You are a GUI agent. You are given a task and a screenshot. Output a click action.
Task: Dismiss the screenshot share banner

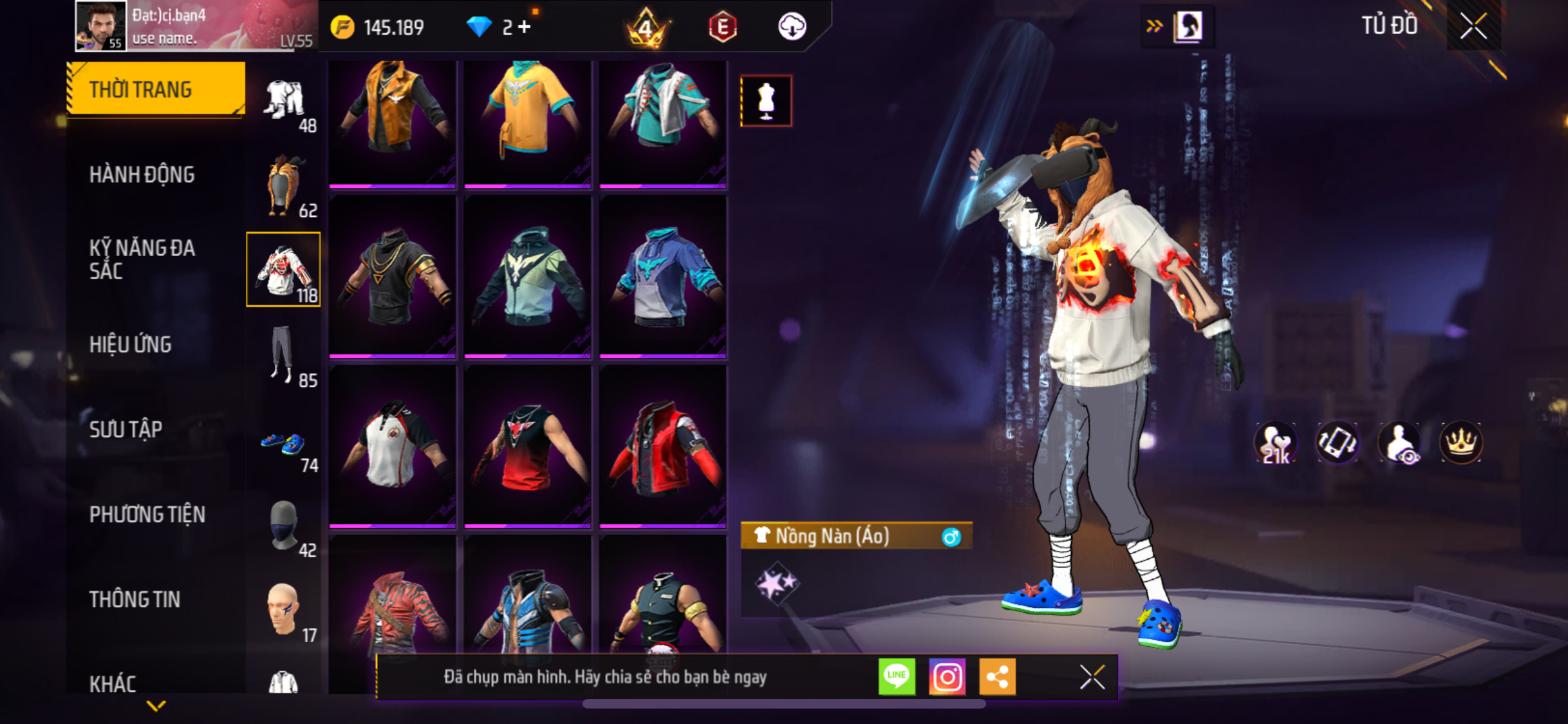(1092, 676)
